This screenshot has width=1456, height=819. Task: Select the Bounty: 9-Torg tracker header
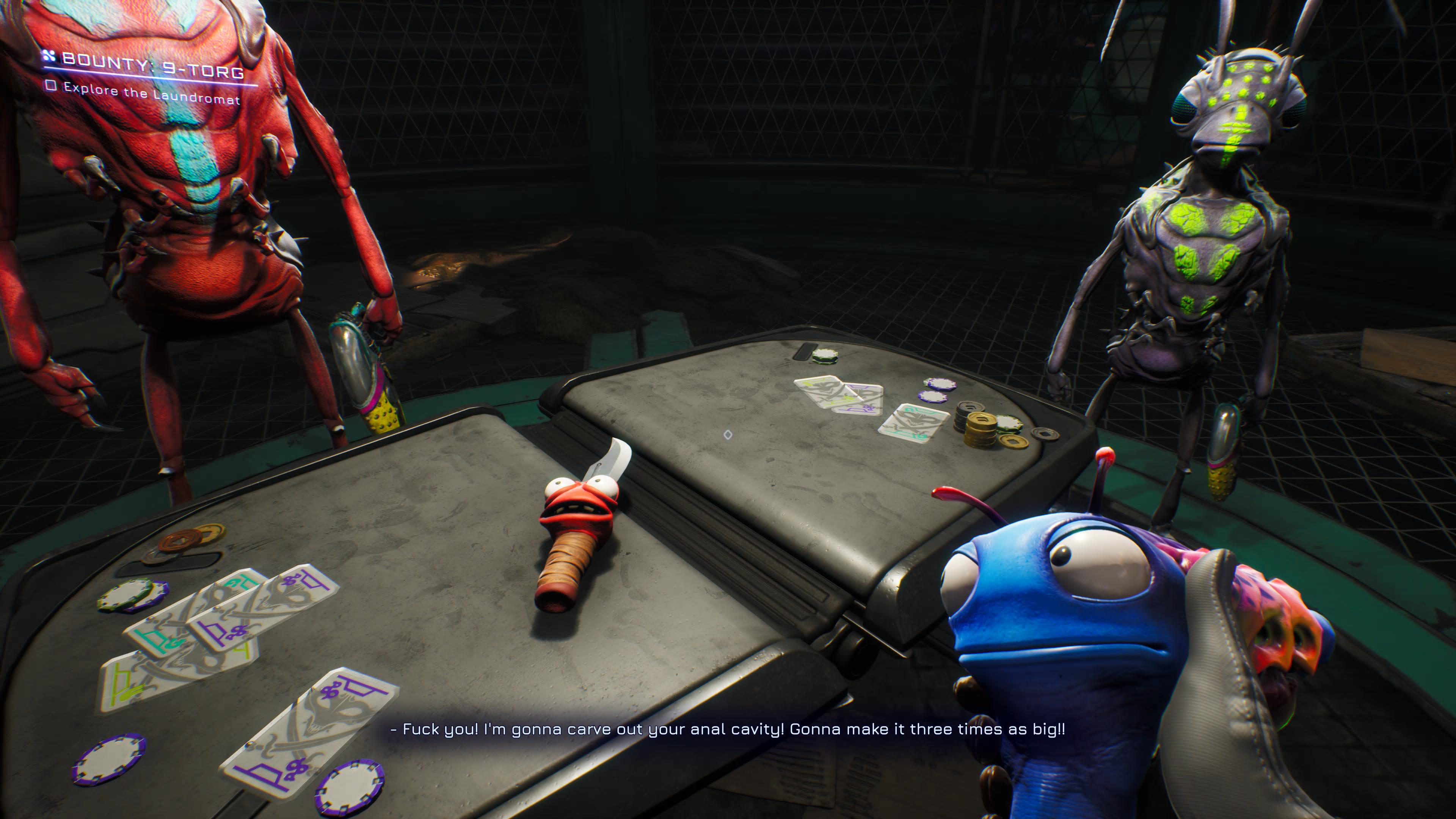tap(152, 65)
